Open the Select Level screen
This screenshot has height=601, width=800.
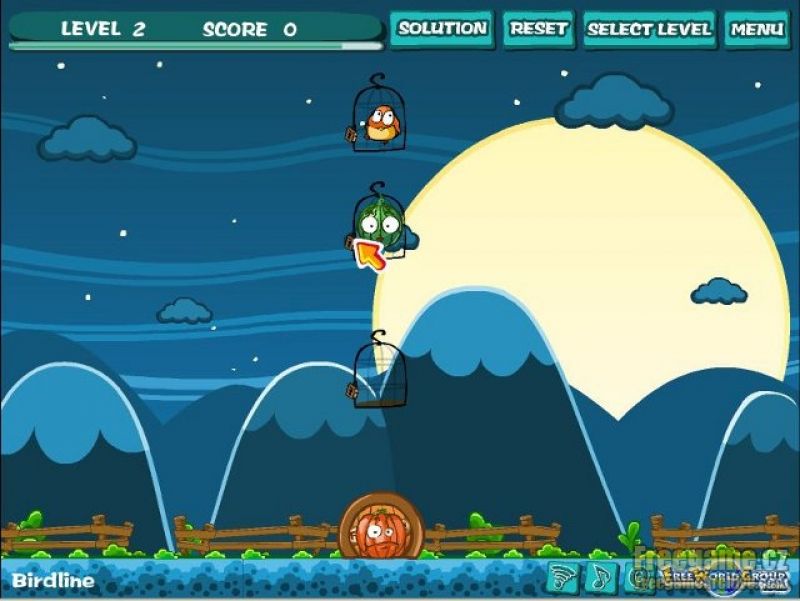tap(649, 29)
